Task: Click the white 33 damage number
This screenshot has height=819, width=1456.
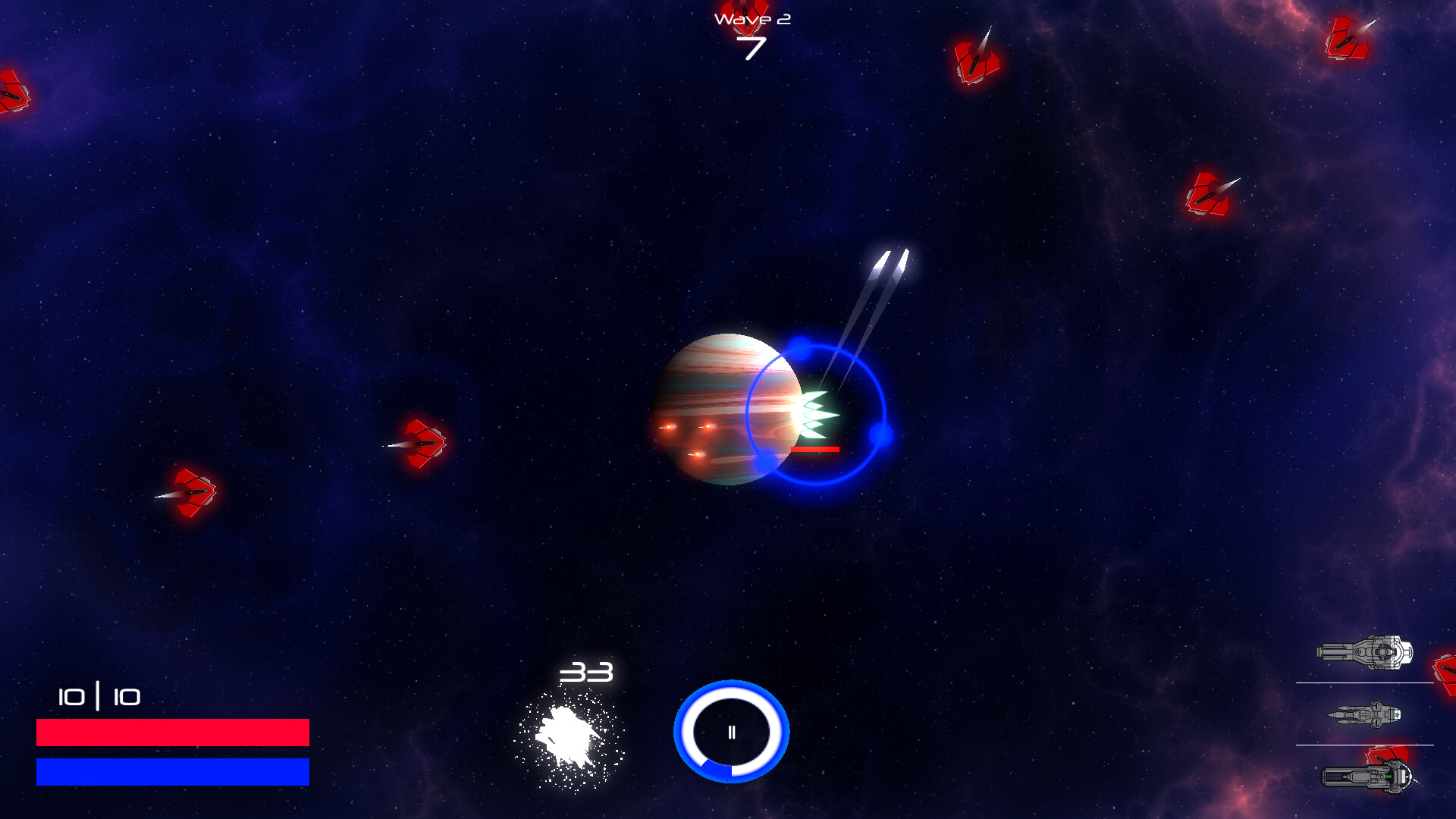Action: pos(585,672)
